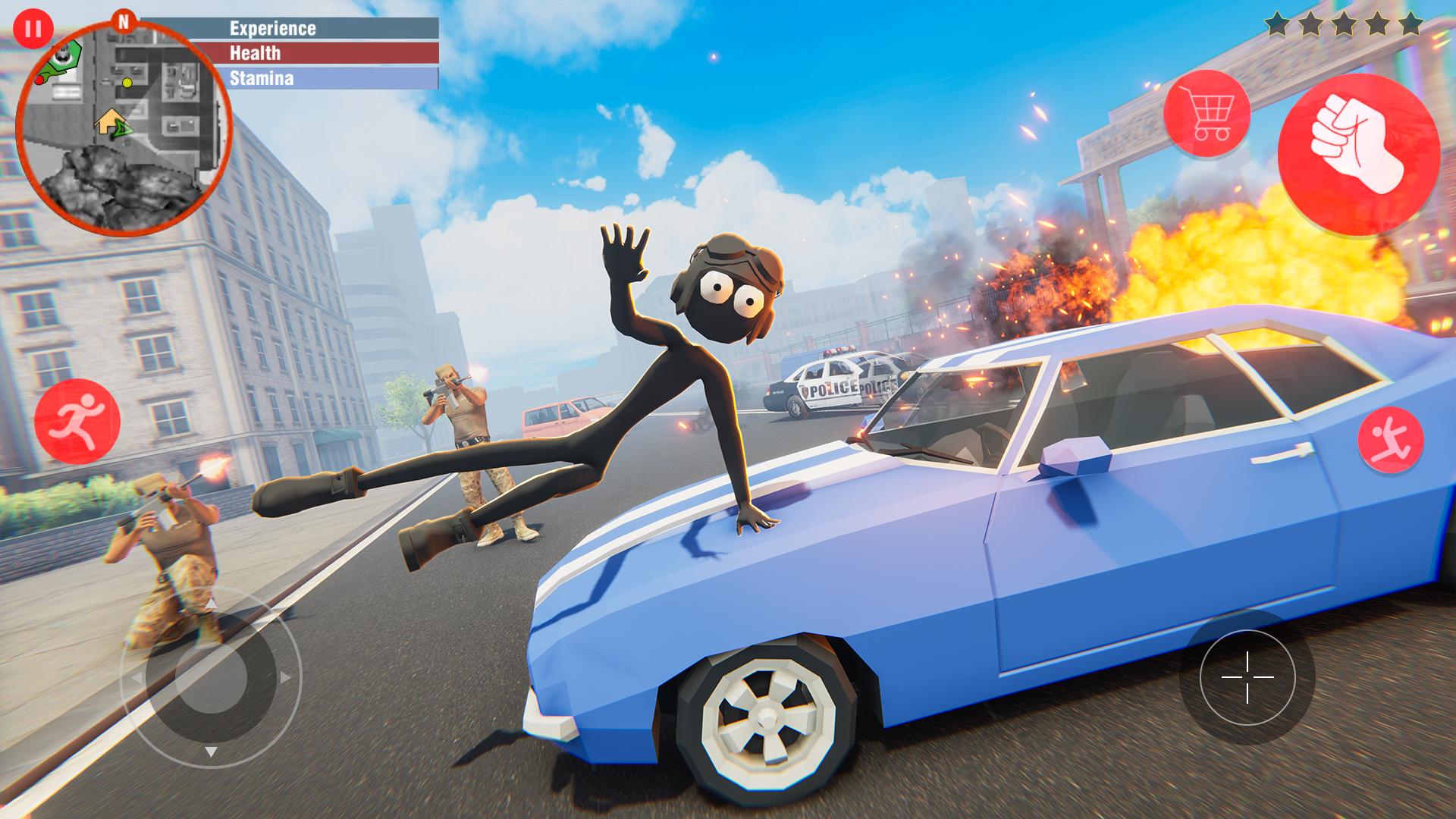This screenshot has width=1456, height=819.
Task: Pause the game with the red button
Action: coord(33,29)
